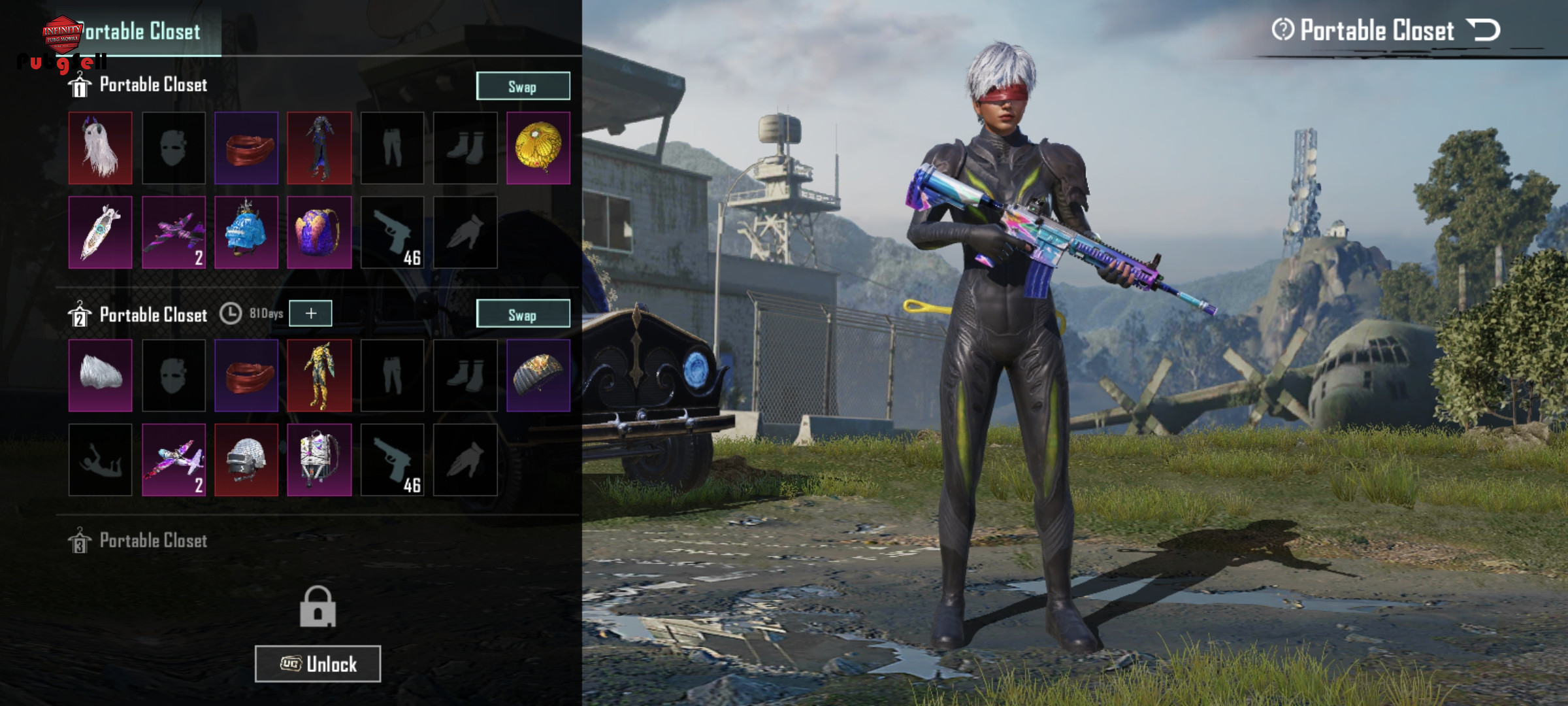Select the pink and white airplane slot
The width and height of the screenshot is (1568, 706).
coord(174,460)
